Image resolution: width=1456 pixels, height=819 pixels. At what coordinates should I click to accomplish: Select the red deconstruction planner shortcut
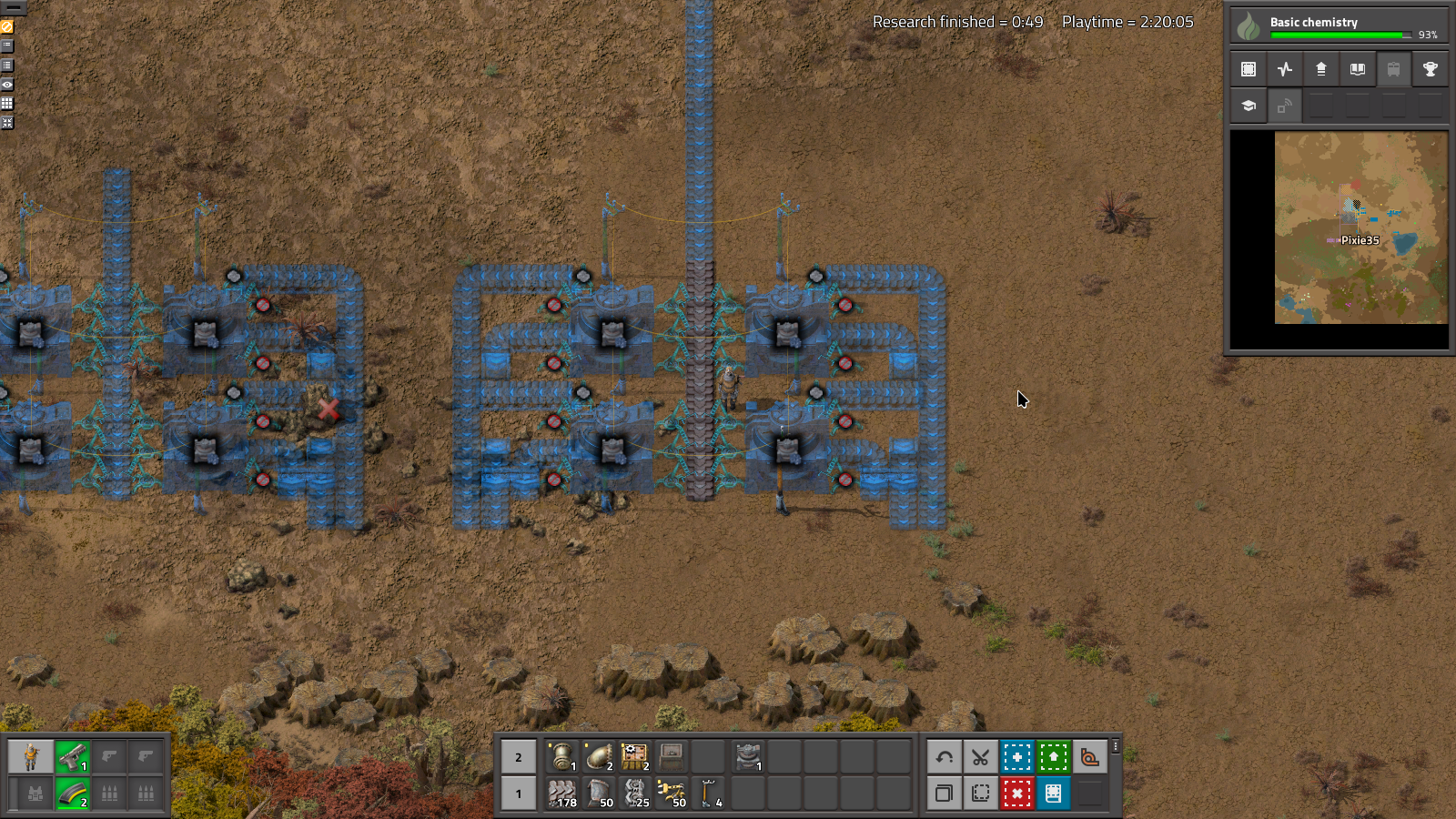pyautogui.click(x=1016, y=793)
